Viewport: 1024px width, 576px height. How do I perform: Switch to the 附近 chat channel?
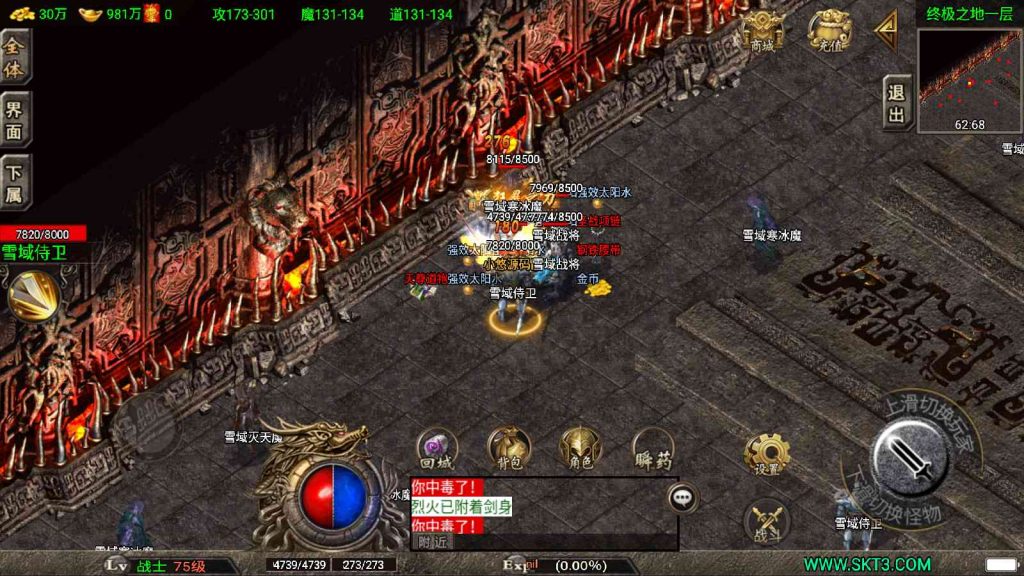(433, 541)
